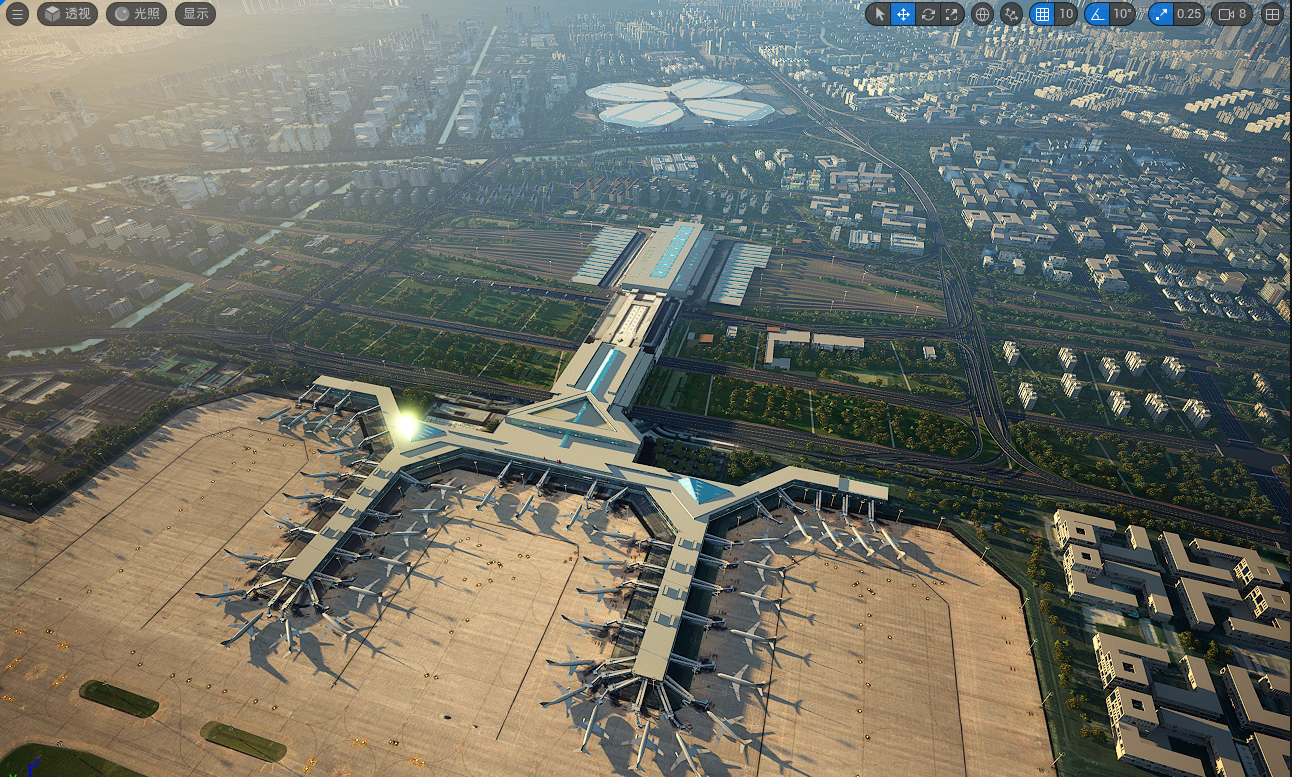The image size is (1292, 777).
Task: Open the 10° rotation snap value dropdown
Action: (1123, 14)
